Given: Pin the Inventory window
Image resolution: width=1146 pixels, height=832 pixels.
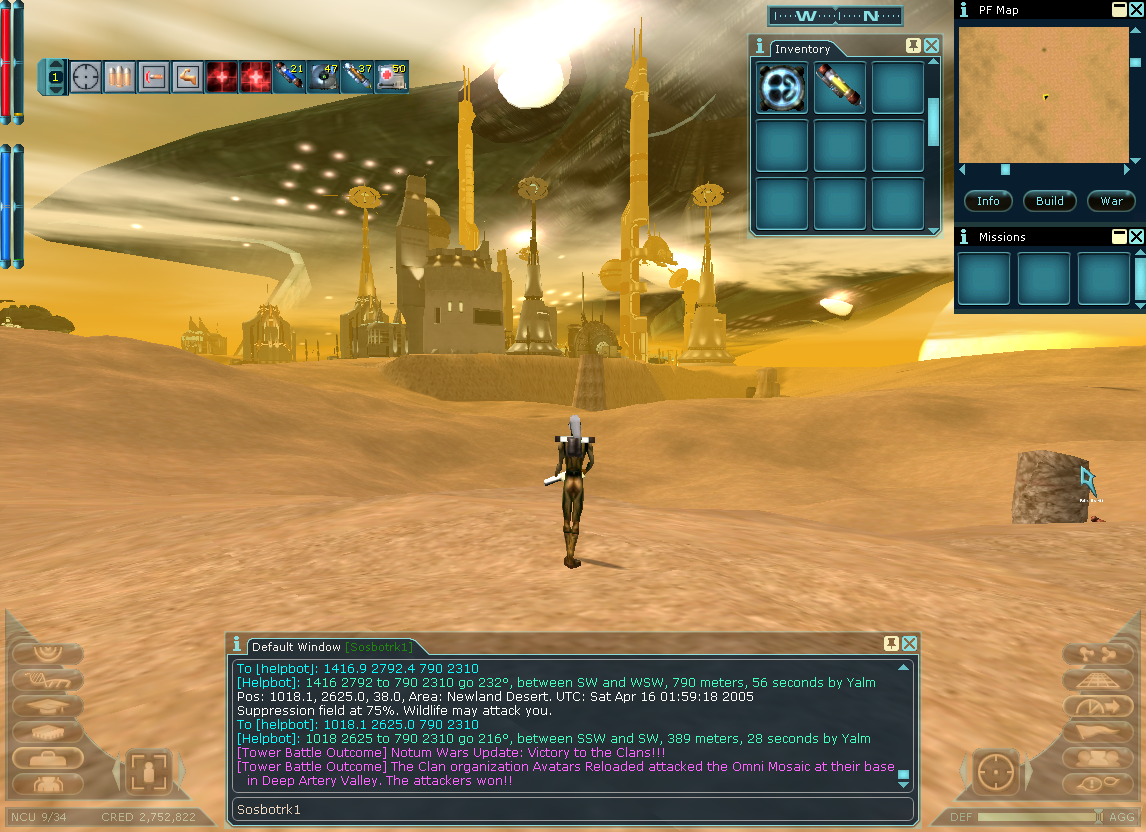Looking at the screenshot, I should (913, 46).
